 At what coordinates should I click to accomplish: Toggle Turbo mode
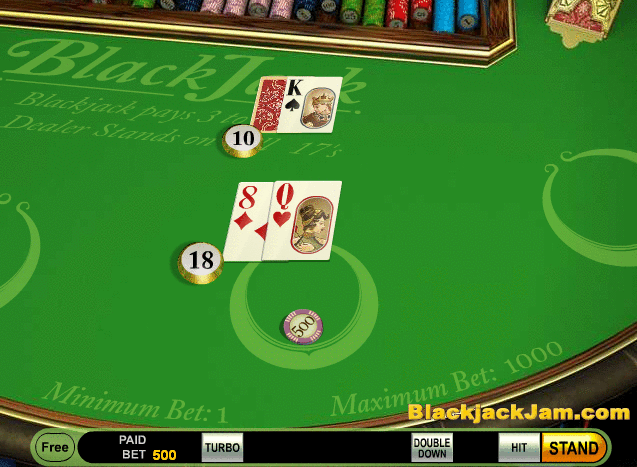222,448
